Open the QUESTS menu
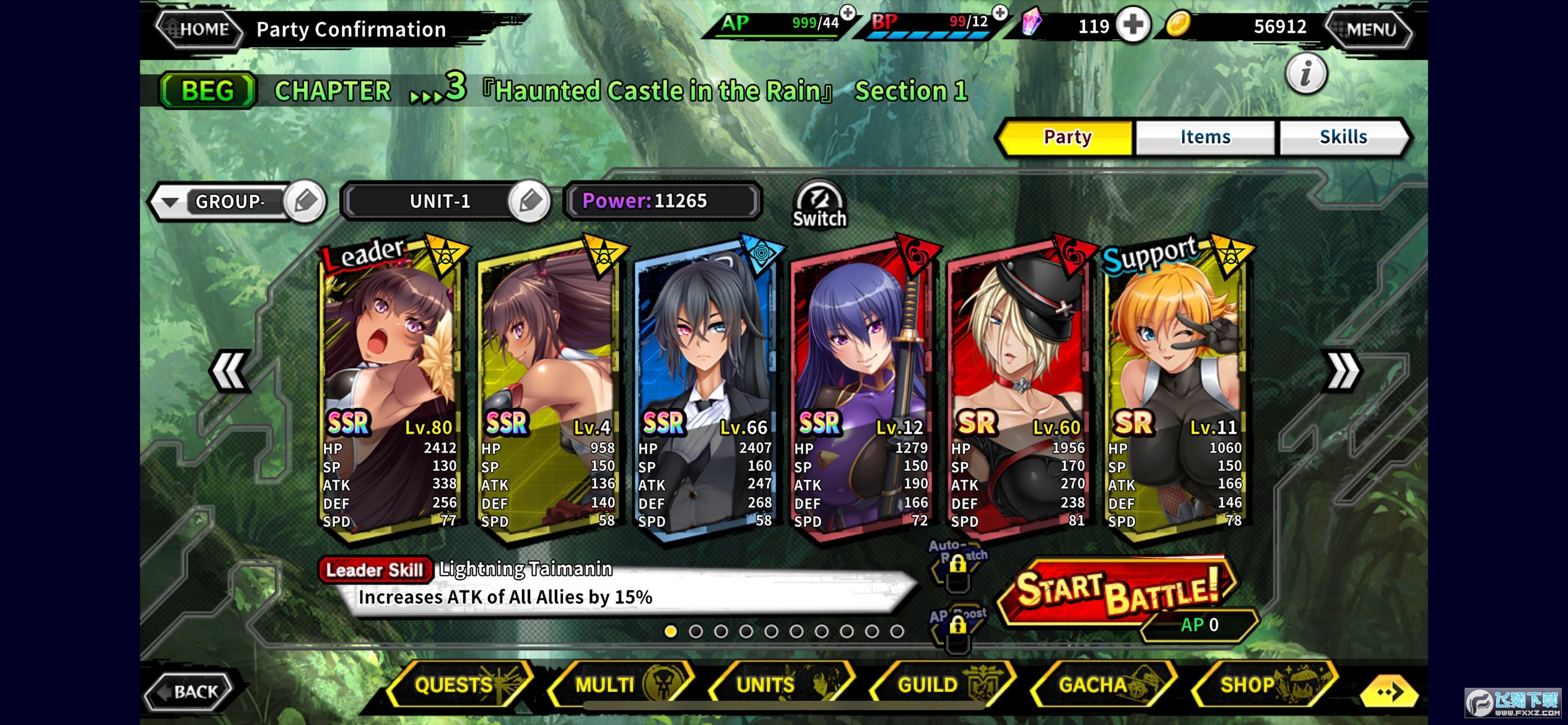The image size is (1568, 725). [x=458, y=685]
